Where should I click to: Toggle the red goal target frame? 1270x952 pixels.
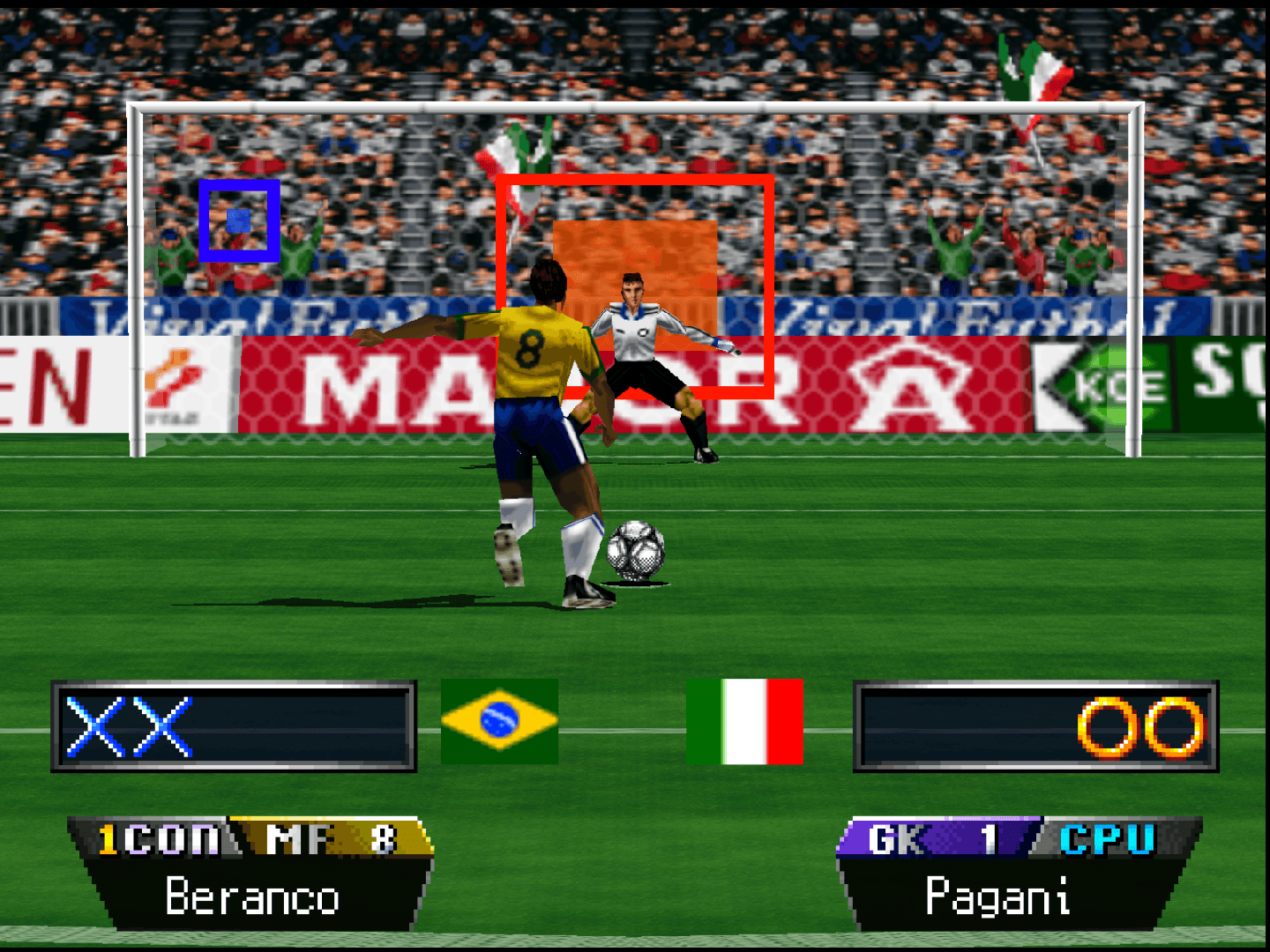635,181
